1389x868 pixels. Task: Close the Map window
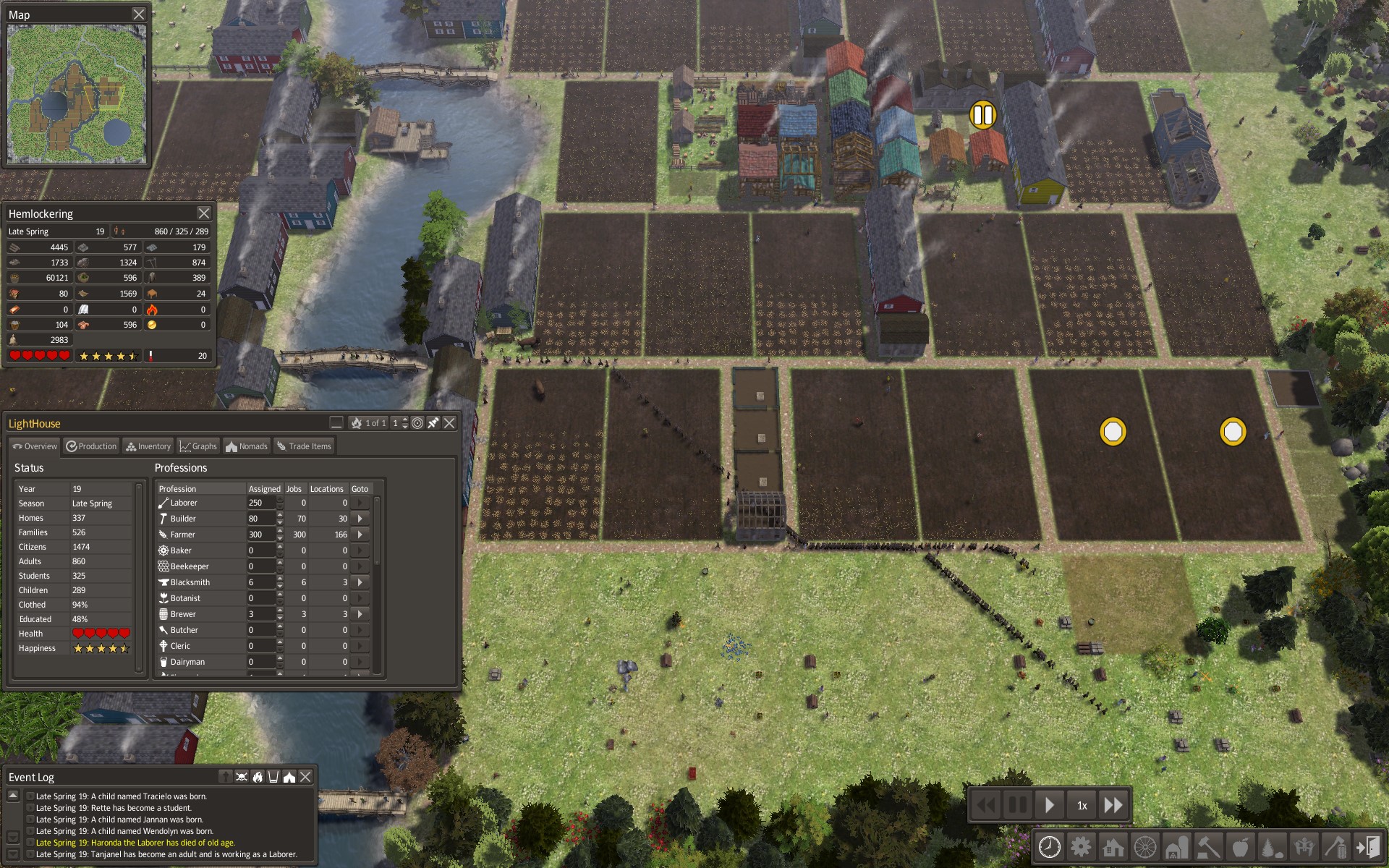pos(139,14)
